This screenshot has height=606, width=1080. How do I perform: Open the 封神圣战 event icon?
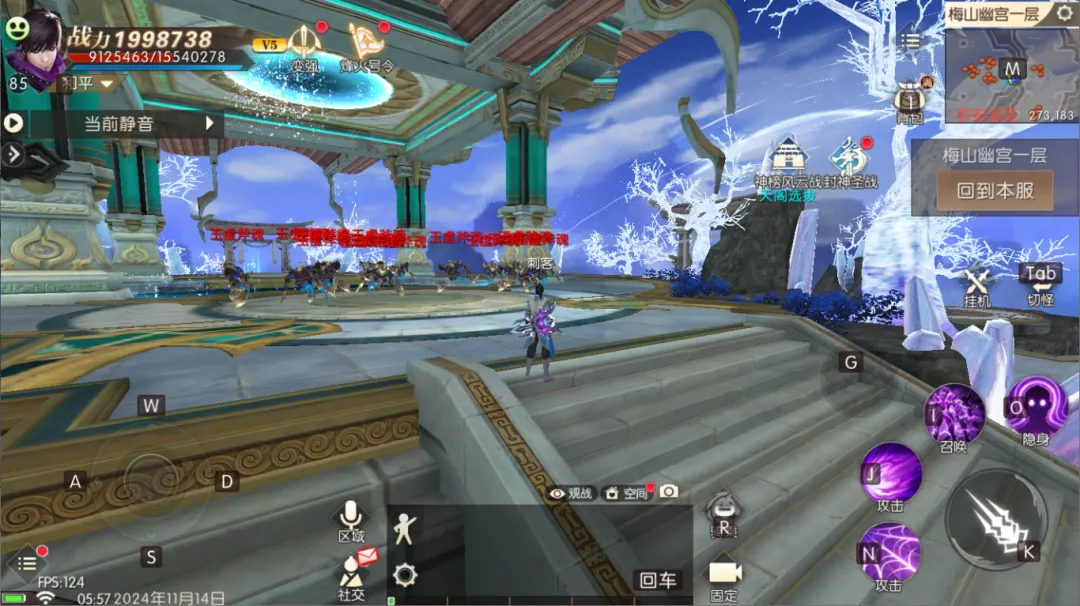pyautogui.click(x=851, y=160)
